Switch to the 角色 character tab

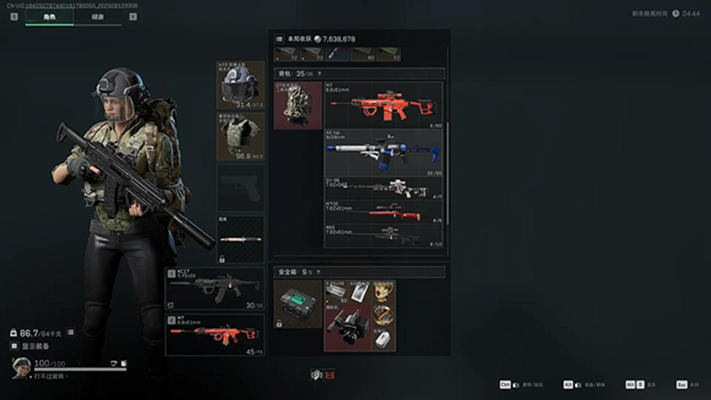(x=49, y=18)
